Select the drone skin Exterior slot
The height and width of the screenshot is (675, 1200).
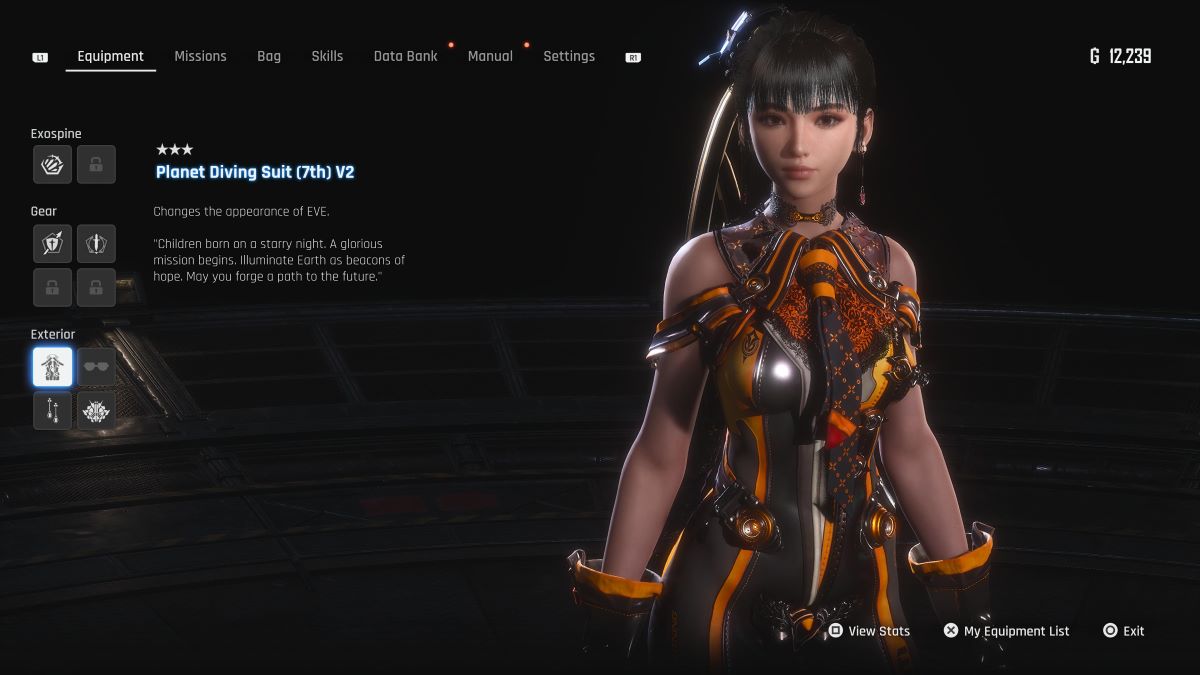click(96, 410)
